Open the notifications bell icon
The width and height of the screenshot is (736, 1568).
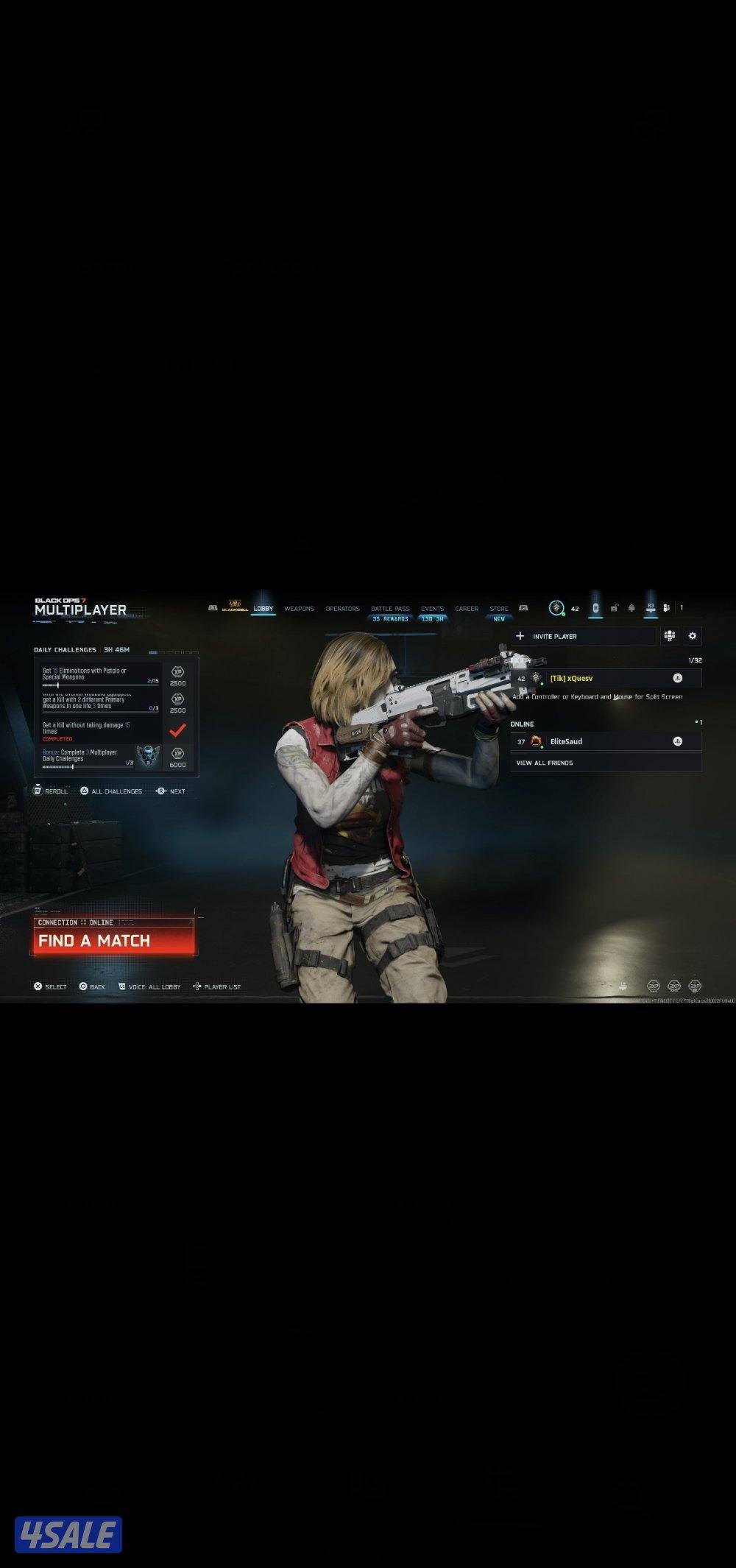point(631,608)
